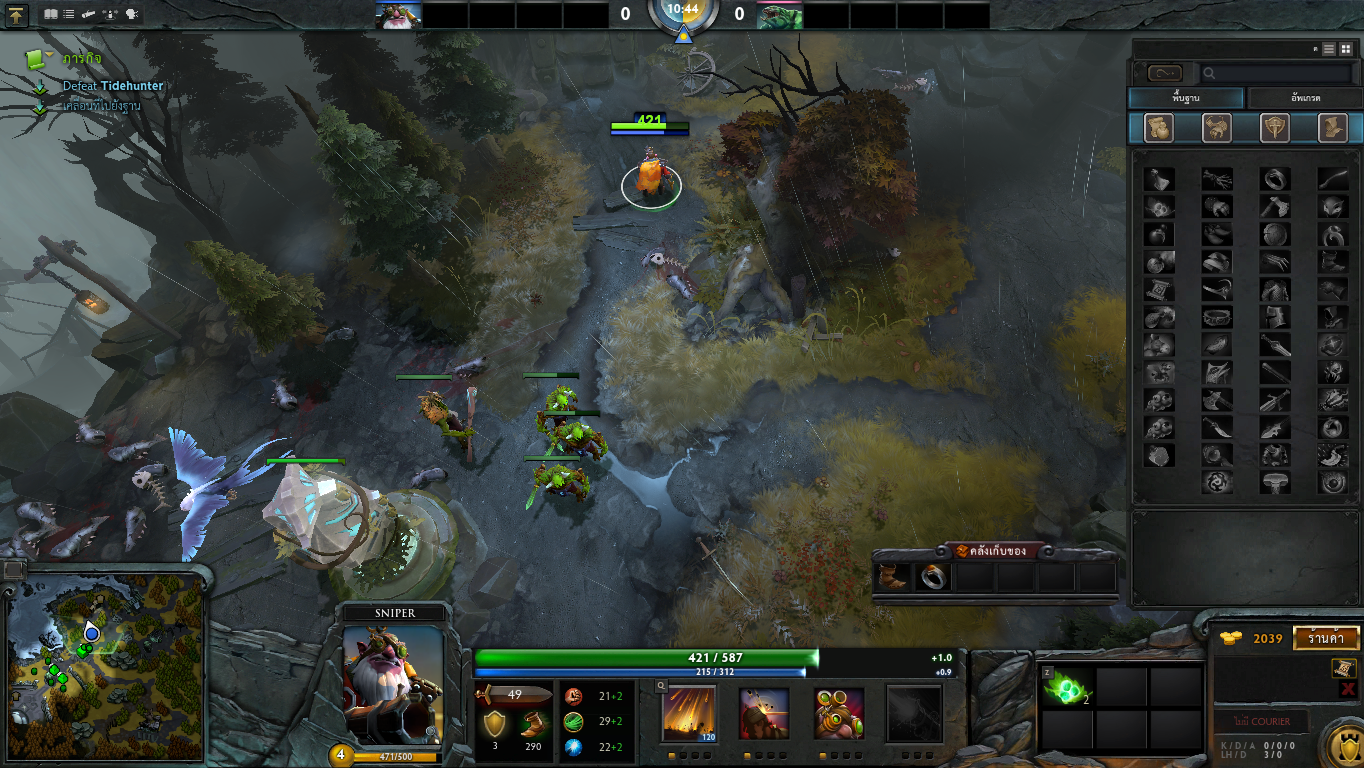Select the พื้นฐาน shop tab
The image size is (1364, 768).
click(1186, 98)
